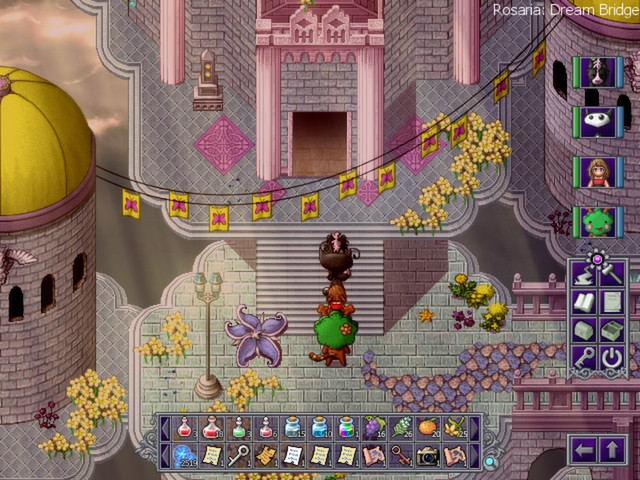The image size is (640, 480).
Task: Select the yellow flower sprig item
Action: [454, 428]
